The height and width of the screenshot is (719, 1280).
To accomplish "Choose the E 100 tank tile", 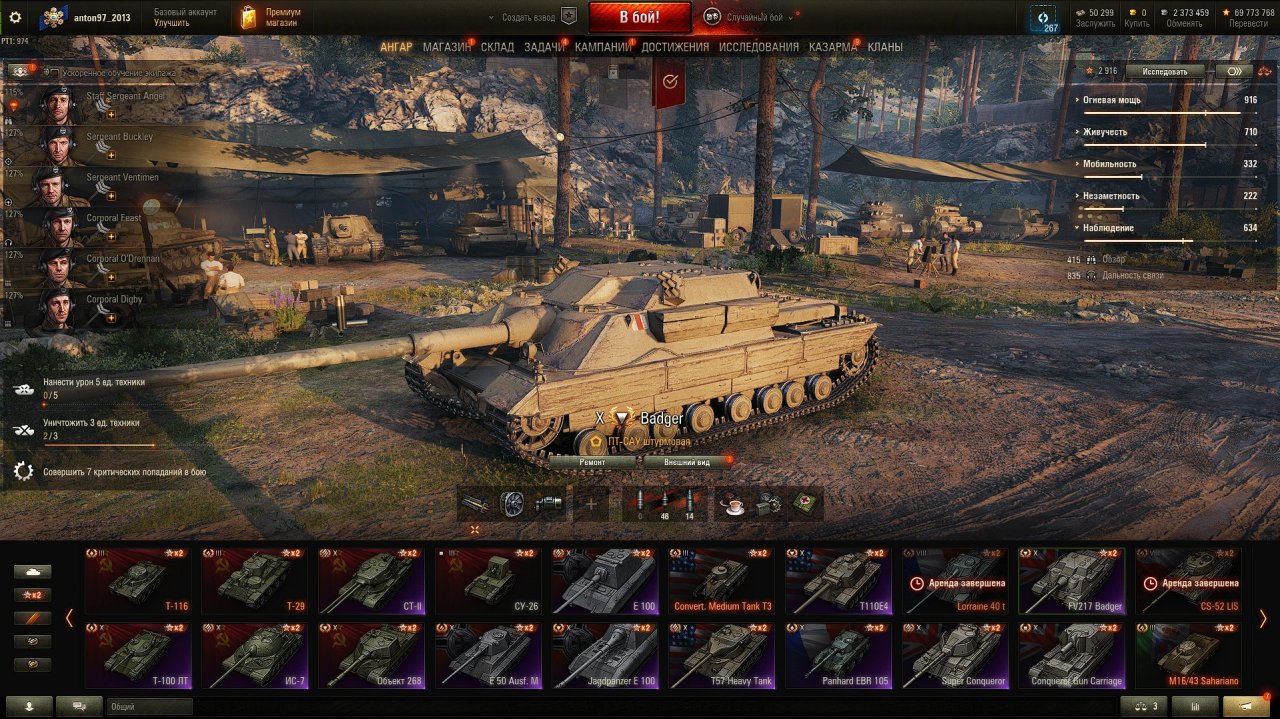I will pos(605,581).
